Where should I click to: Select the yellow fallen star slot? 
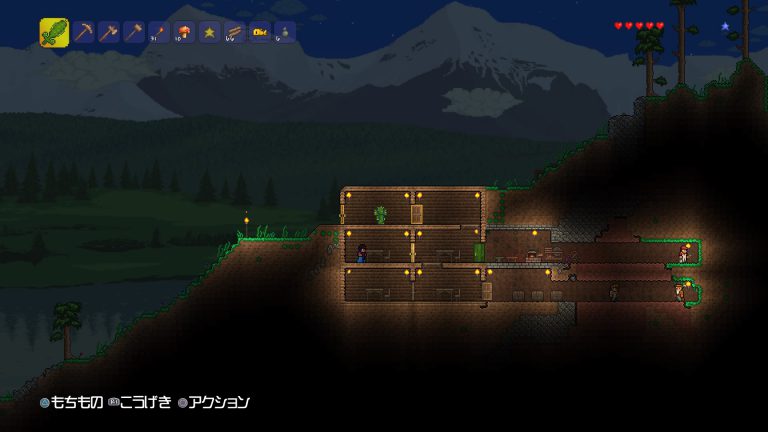click(x=209, y=33)
